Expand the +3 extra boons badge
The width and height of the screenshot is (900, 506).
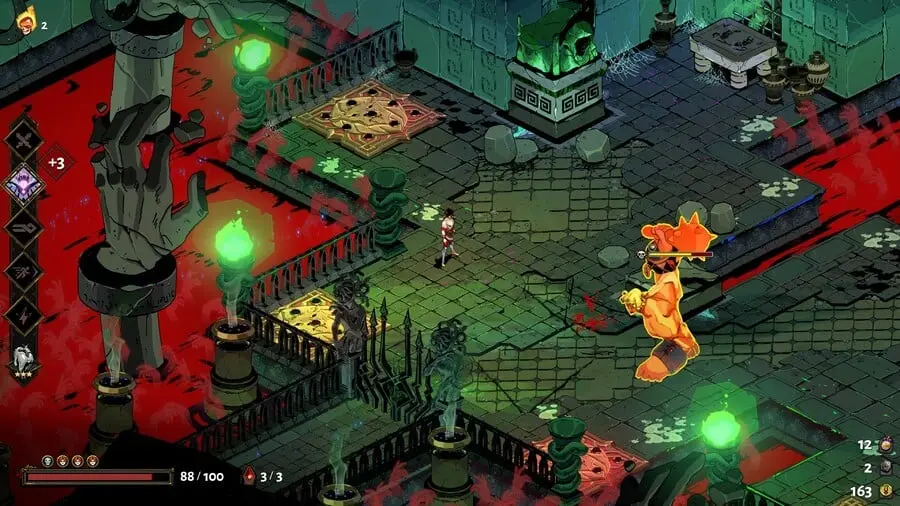56,162
